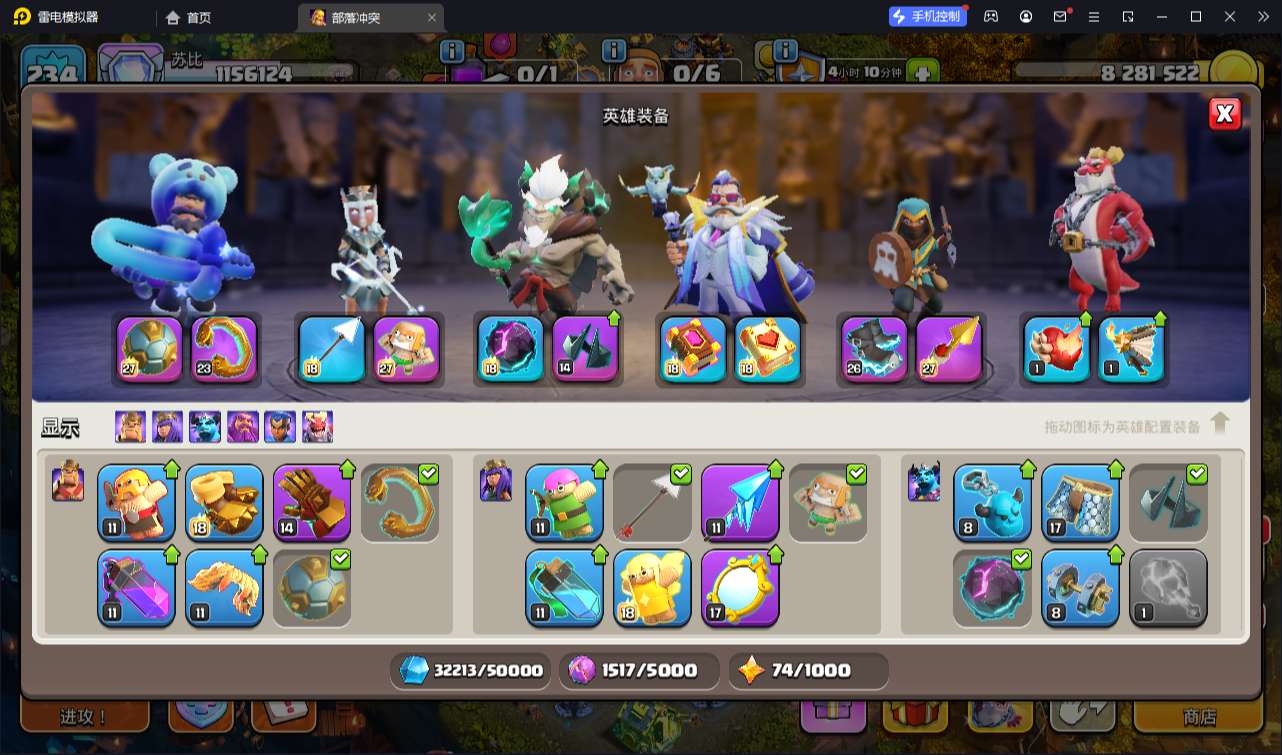Click the equipped Eternal Tome slot
The width and height of the screenshot is (1282, 755).
693,349
